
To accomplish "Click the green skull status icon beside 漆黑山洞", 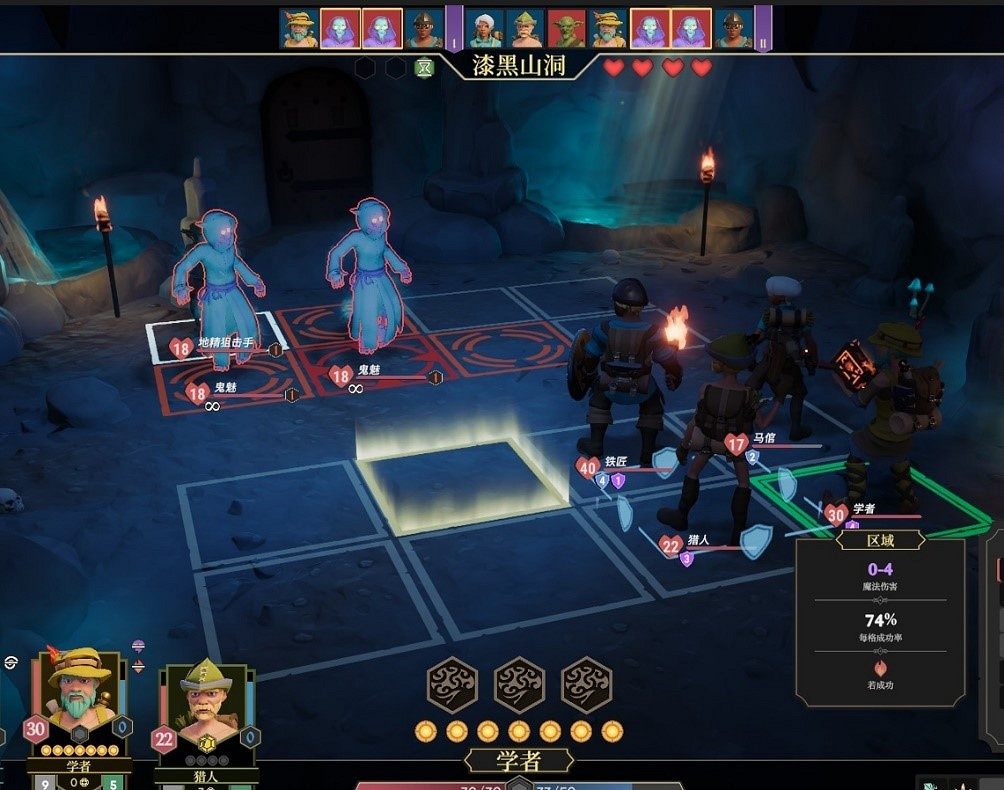I will (424, 68).
